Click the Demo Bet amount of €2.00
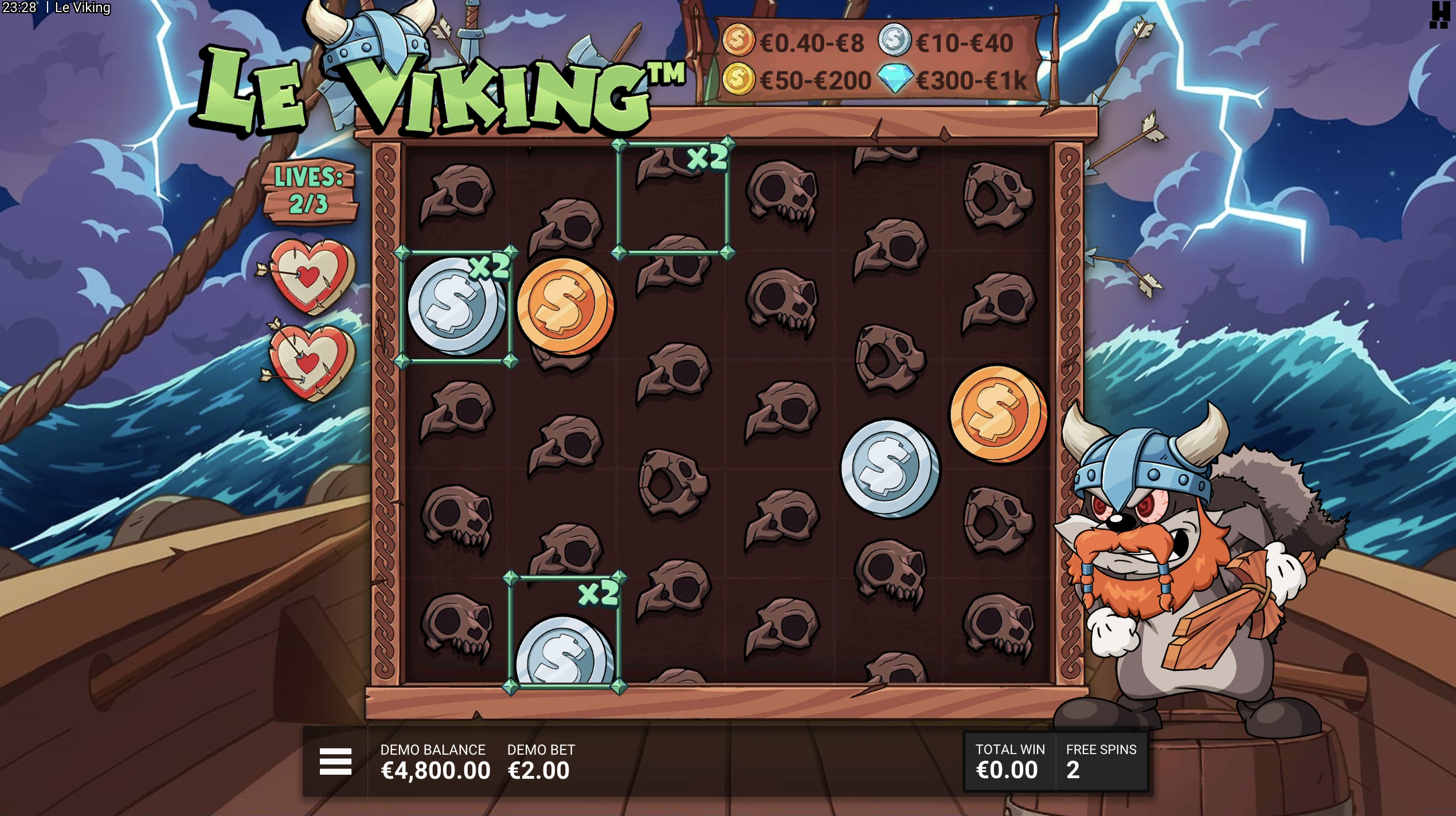Viewport: 1456px width, 816px height. click(x=538, y=771)
